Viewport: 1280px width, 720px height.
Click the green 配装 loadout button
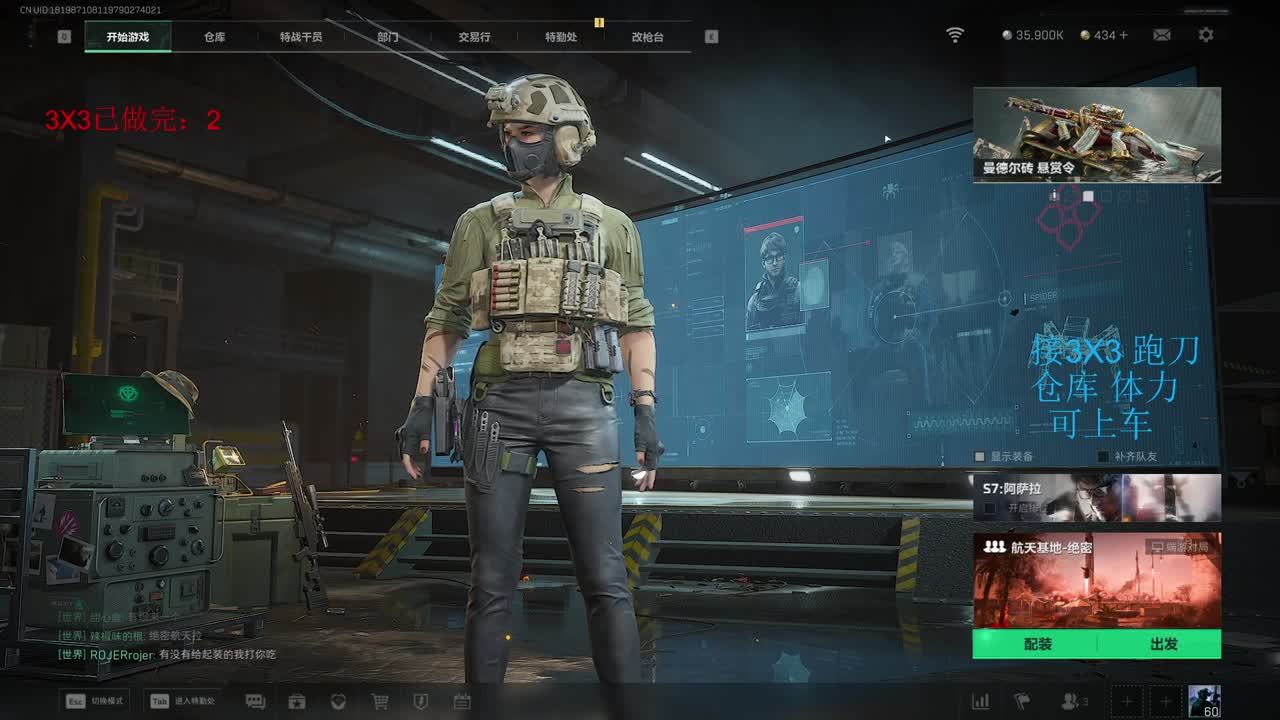pyautogui.click(x=1037, y=644)
